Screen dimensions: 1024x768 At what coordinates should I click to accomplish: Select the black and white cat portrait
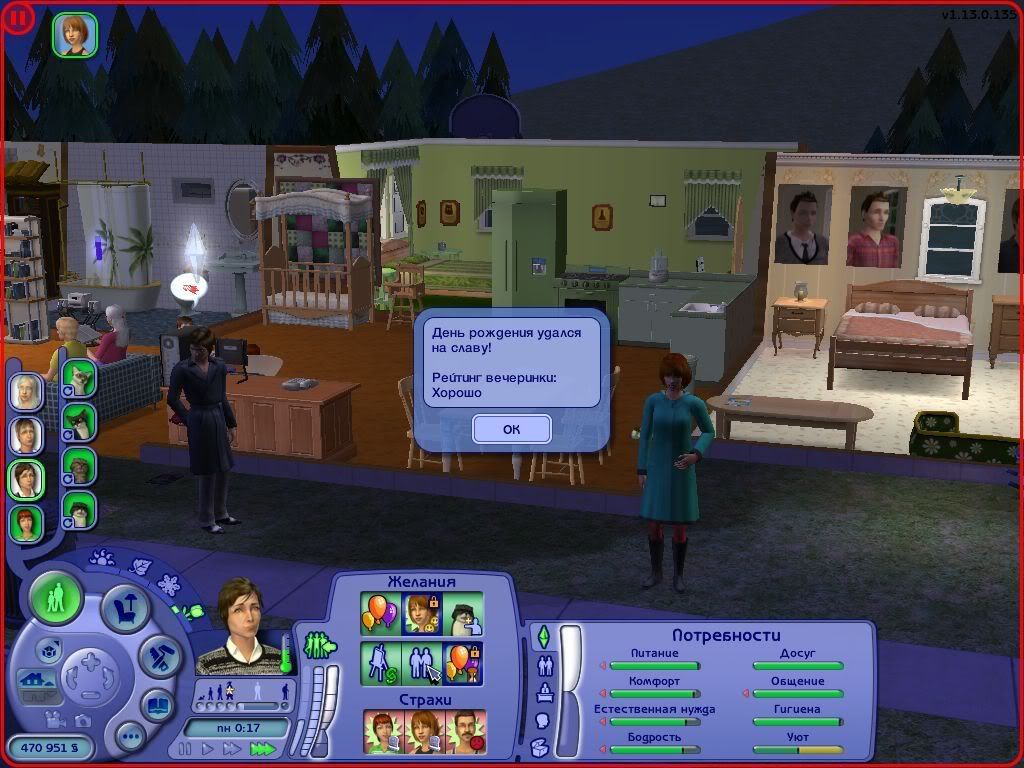click(x=79, y=421)
